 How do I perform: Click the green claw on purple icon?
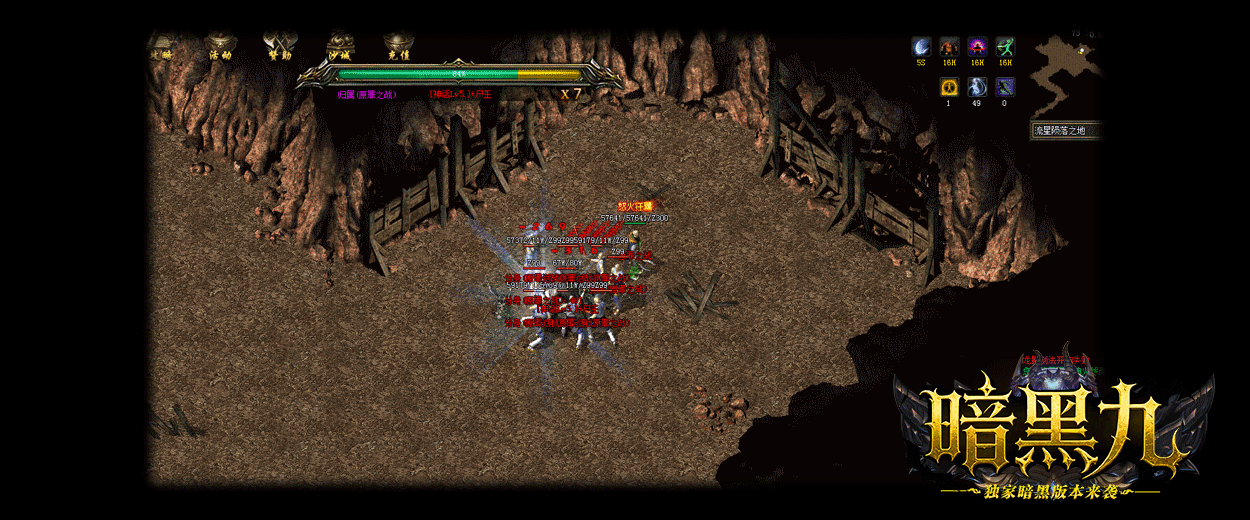click(x=1005, y=87)
